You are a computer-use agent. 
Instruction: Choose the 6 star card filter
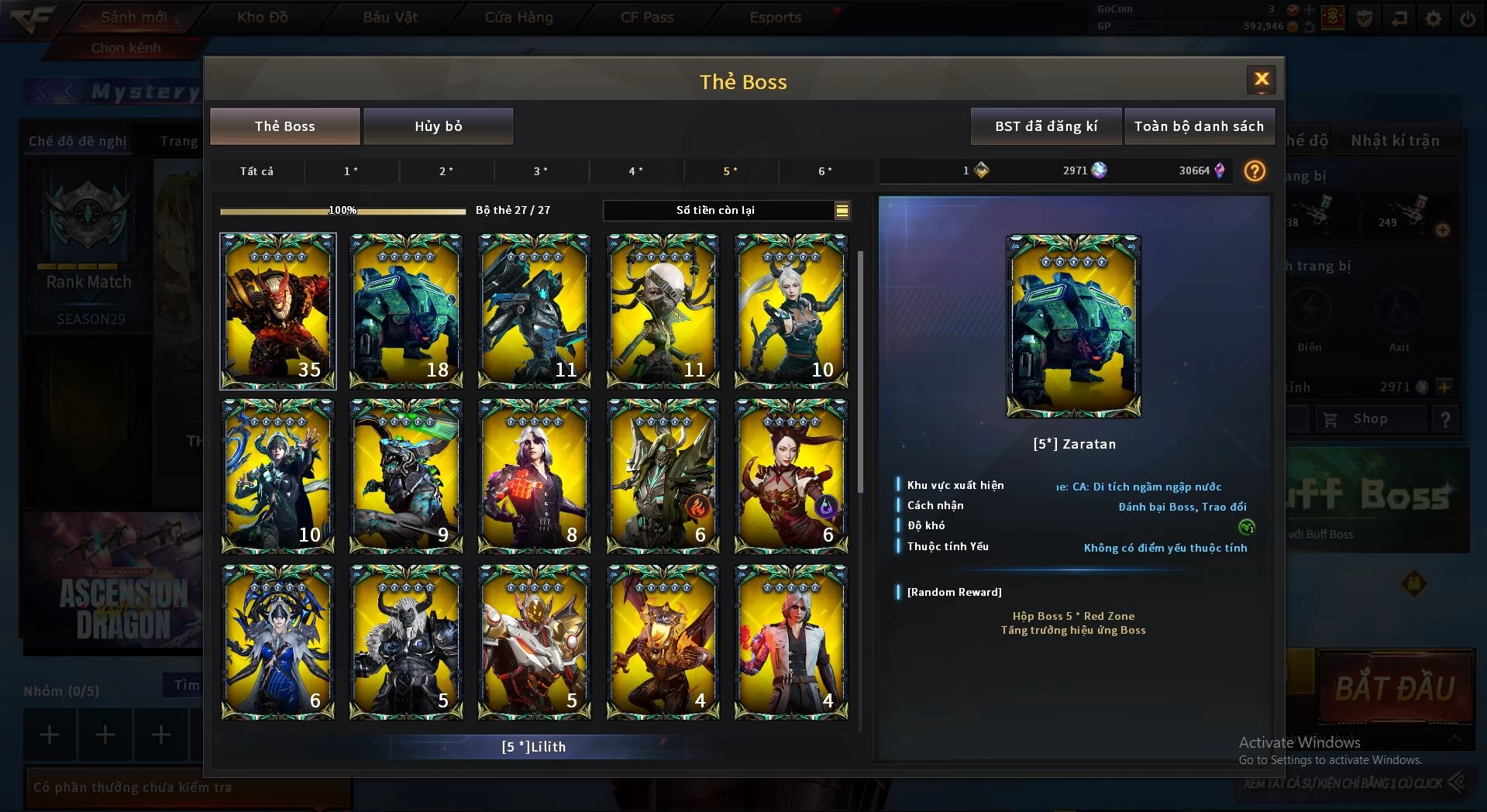click(825, 171)
